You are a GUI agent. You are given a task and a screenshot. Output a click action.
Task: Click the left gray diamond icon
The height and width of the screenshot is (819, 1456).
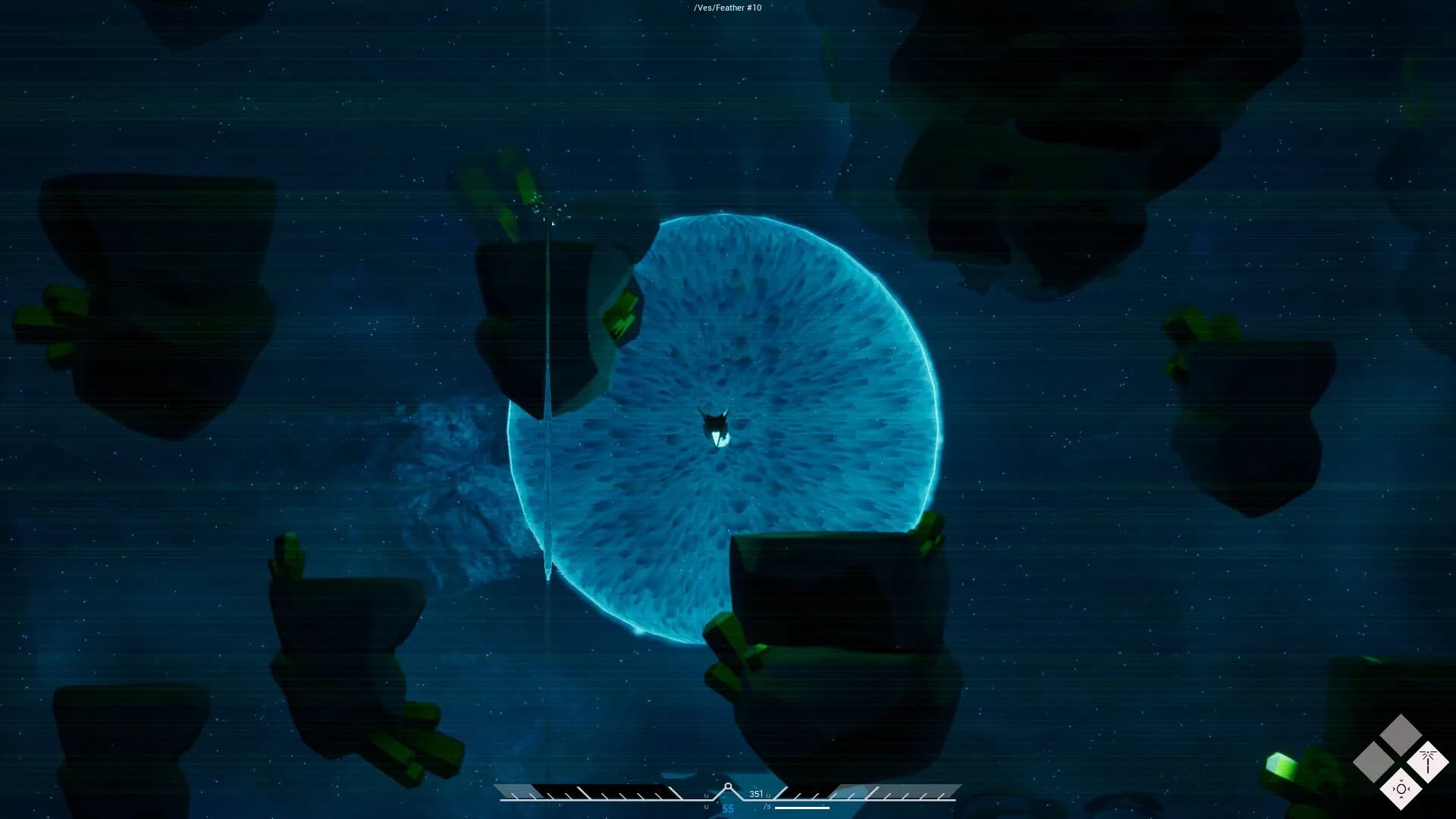coord(1373,762)
